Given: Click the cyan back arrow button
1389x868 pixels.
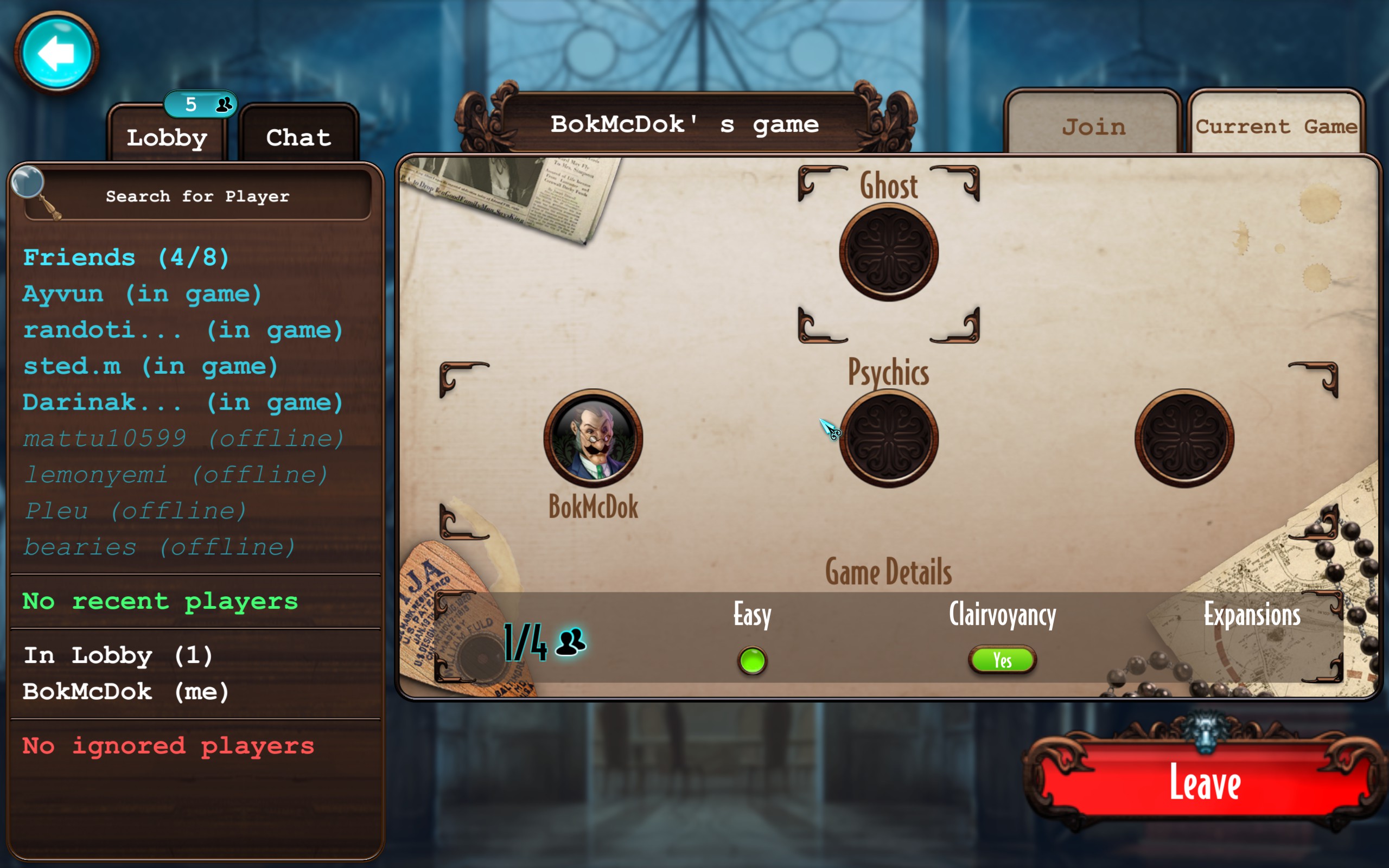Looking at the screenshot, I should [x=56, y=53].
